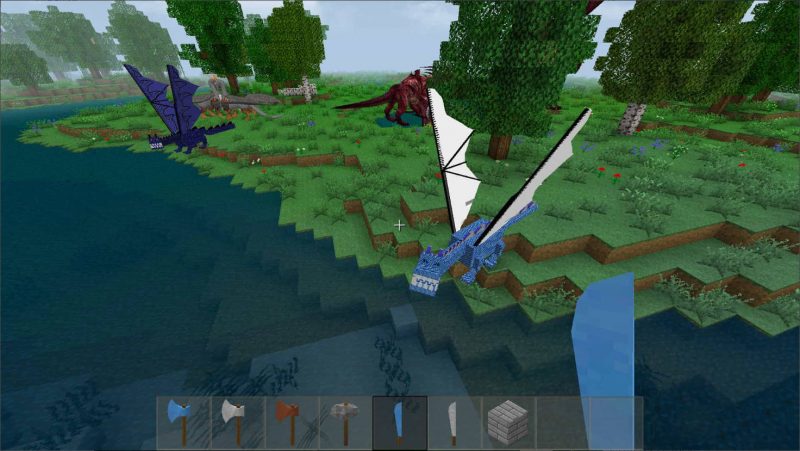Click the highlighted blue machete slot
Screen dimensions: 800x451
tap(400, 421)
